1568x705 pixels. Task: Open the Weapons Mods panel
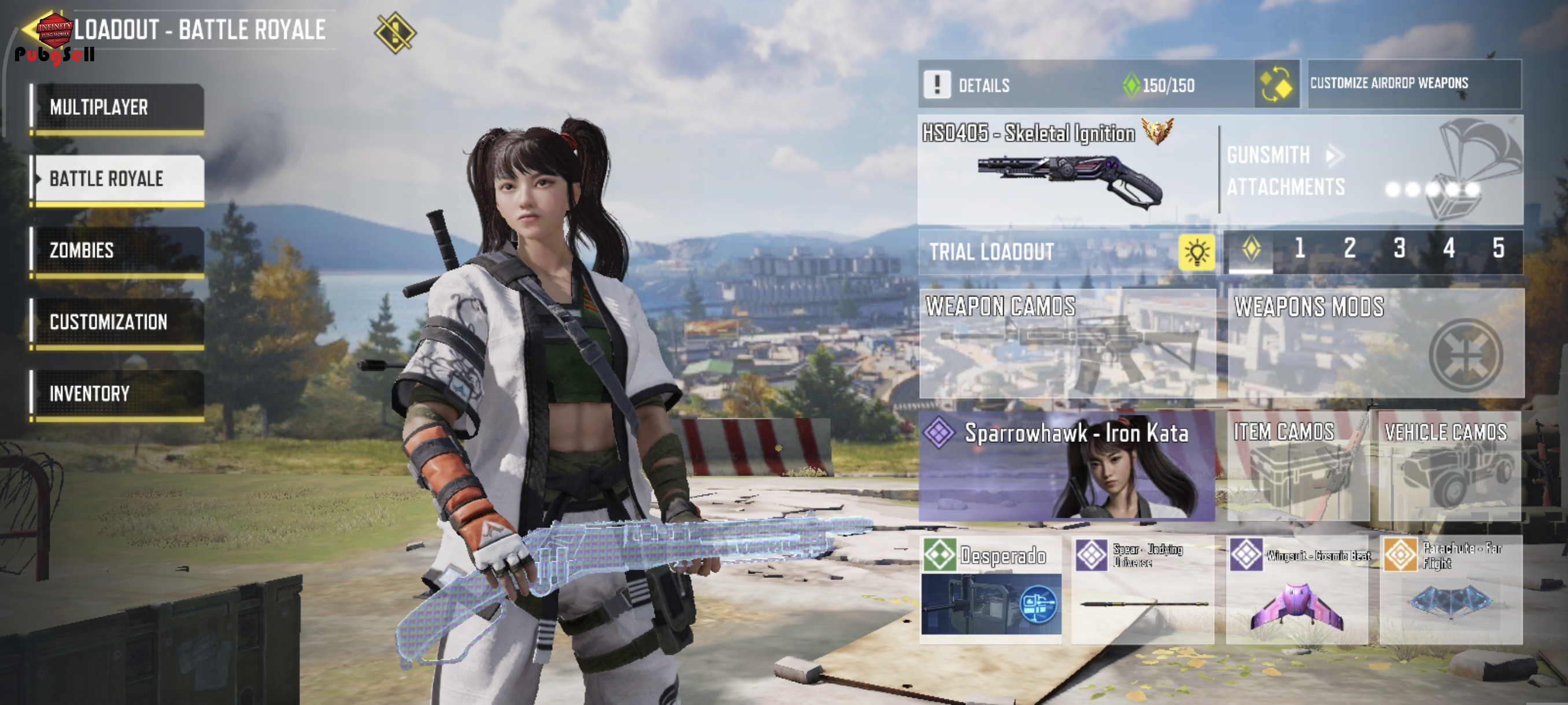point(1375,344)
